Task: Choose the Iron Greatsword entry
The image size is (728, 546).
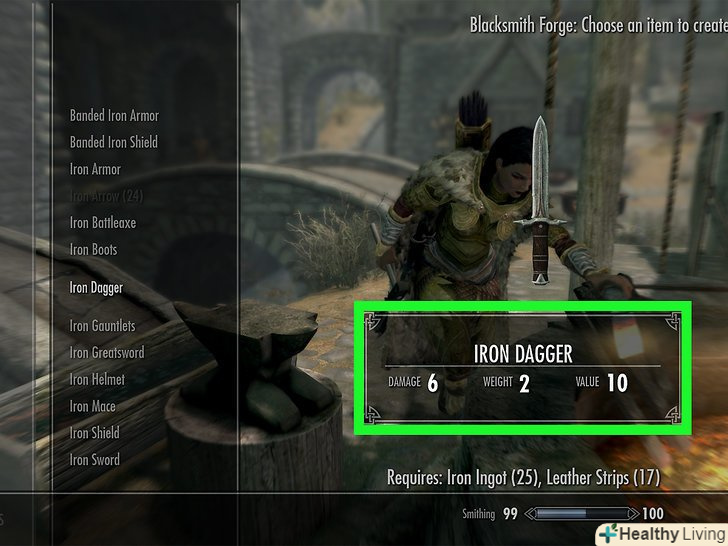Action: point(106,353)
